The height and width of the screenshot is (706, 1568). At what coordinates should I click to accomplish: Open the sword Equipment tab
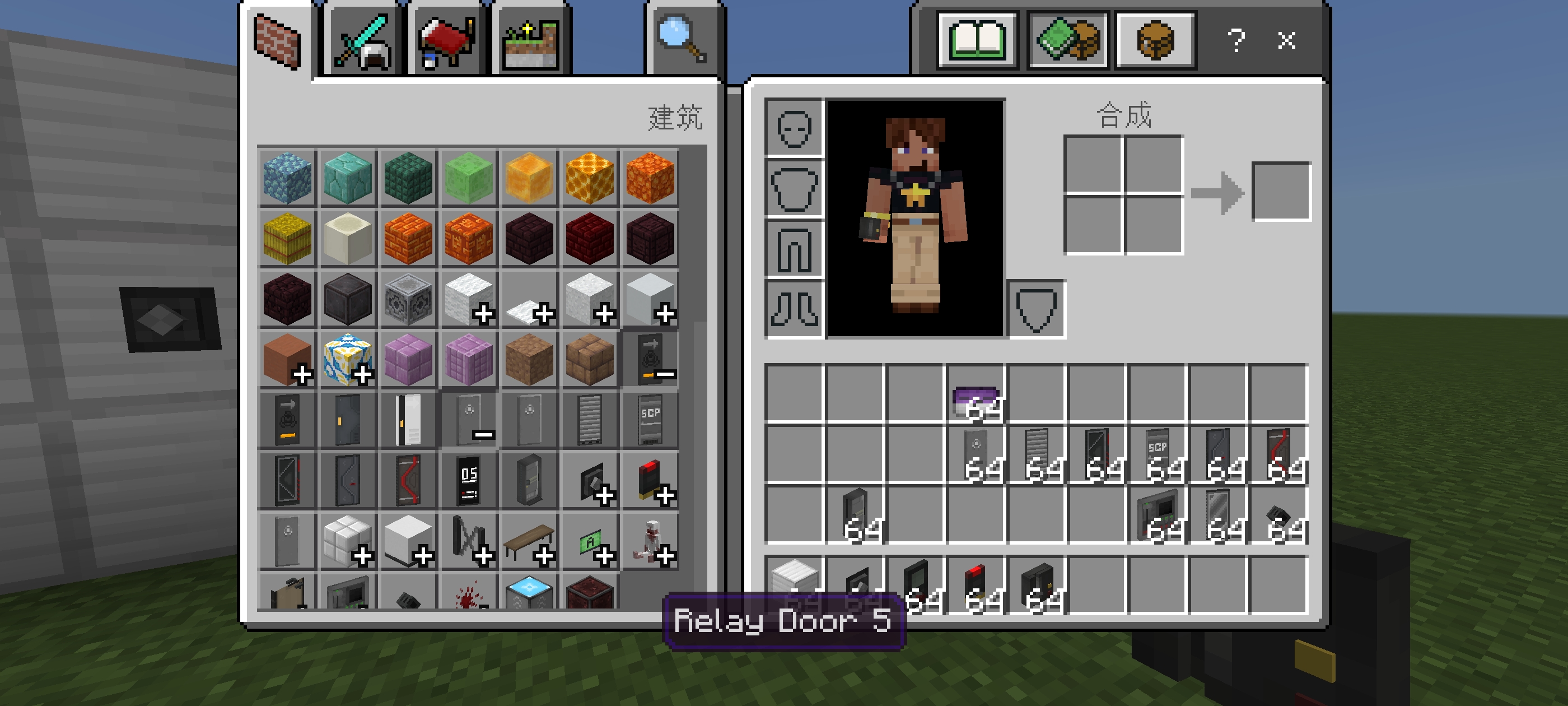click(363, 43)
